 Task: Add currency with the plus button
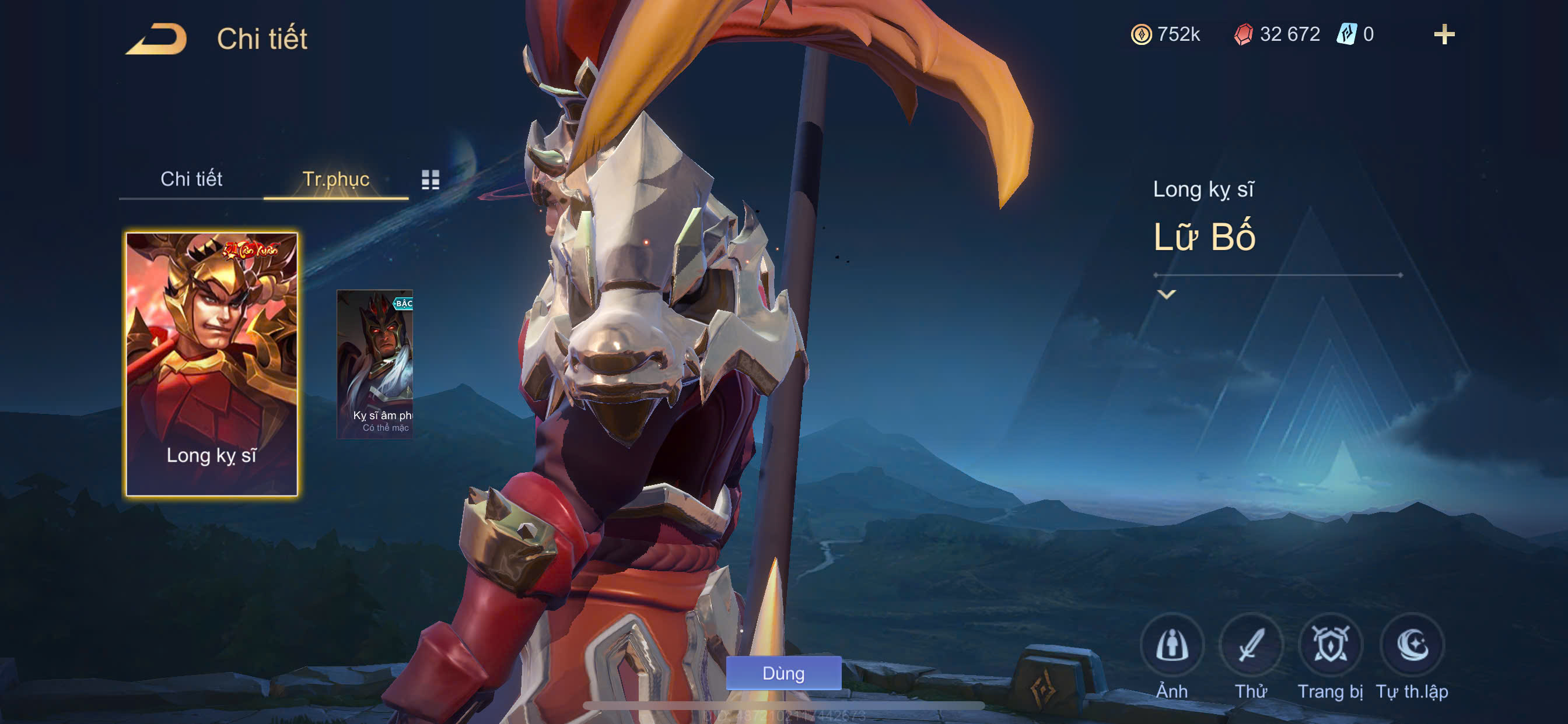pyautogui.click(x=1444, y=34)
